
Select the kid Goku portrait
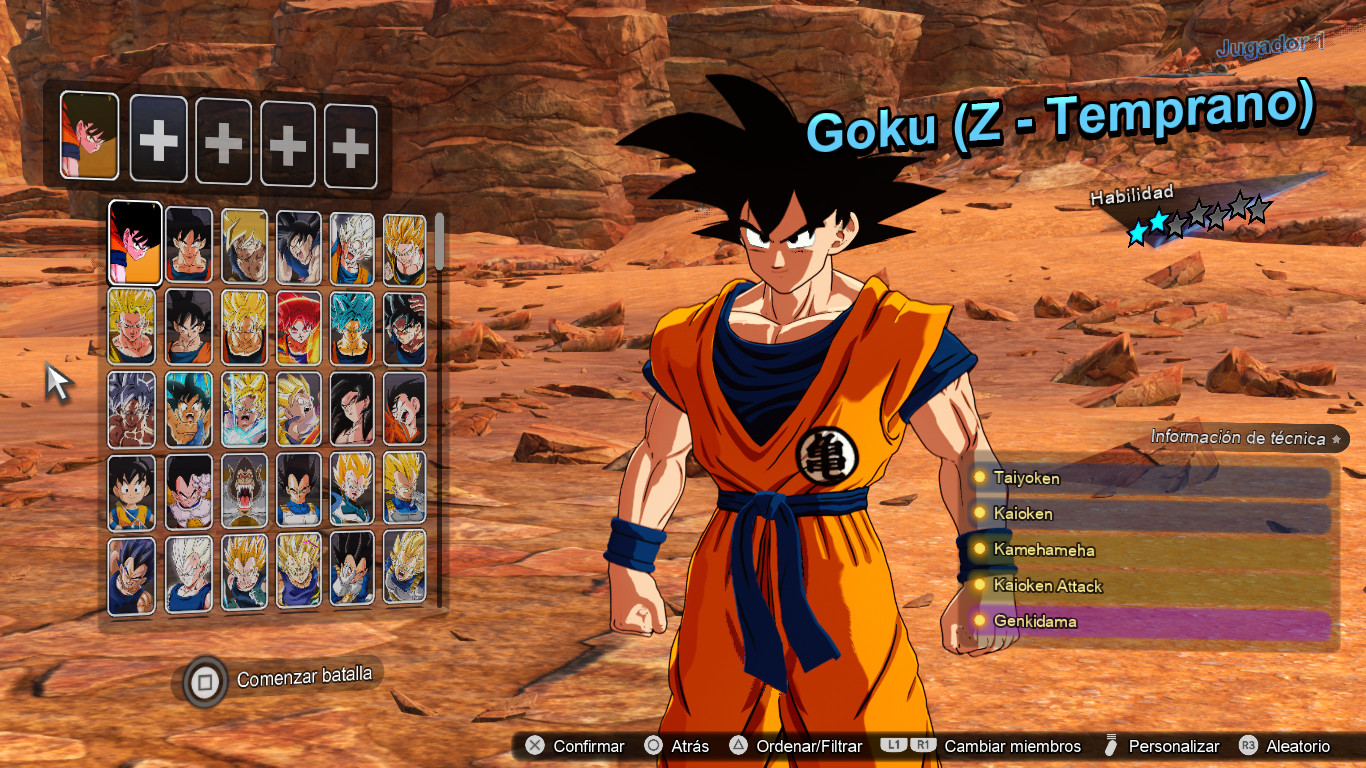[x=133, y=490]
